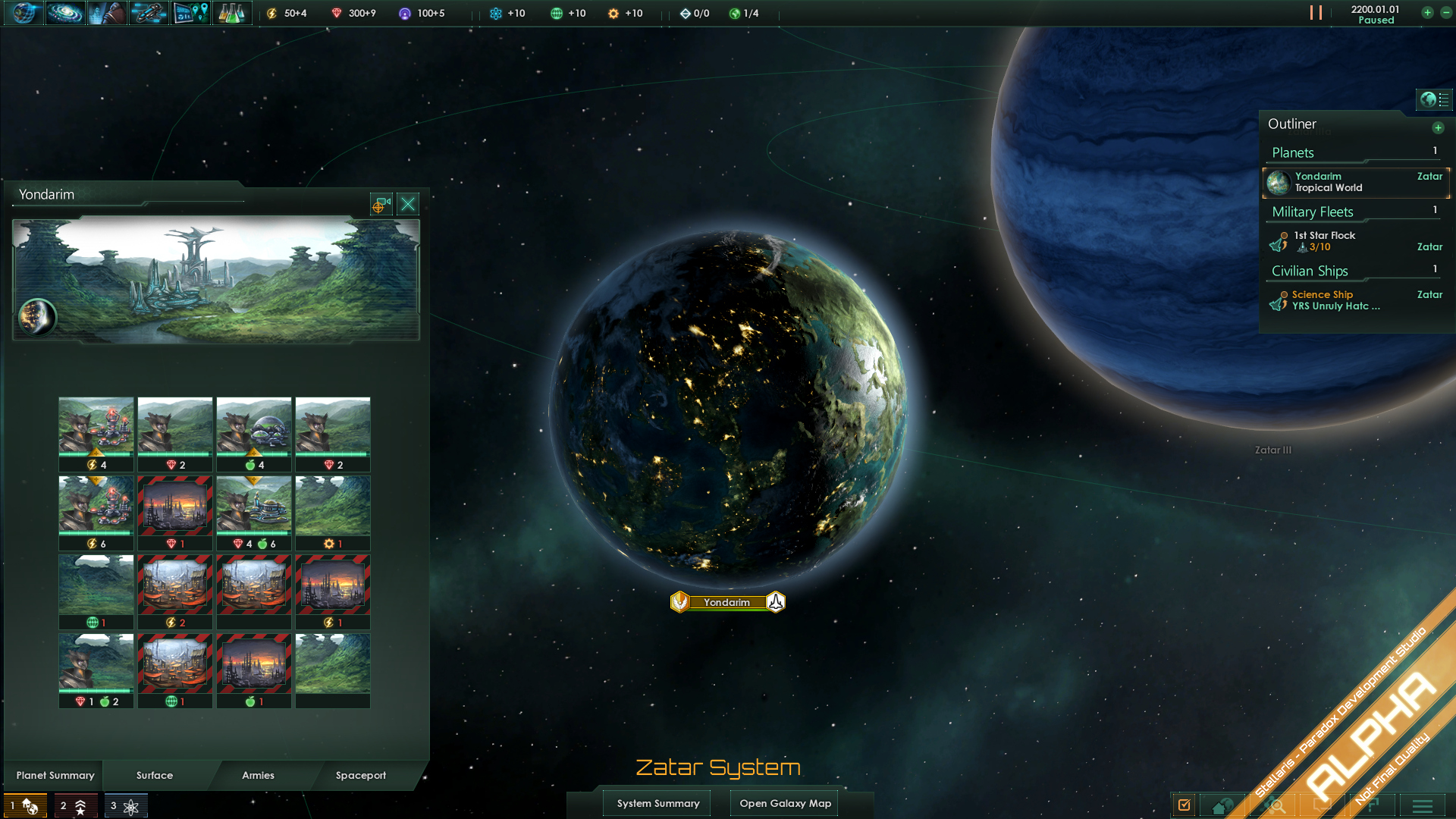Select control group 2 at screen bottom
1456x819 pixels.
(74, 805)
